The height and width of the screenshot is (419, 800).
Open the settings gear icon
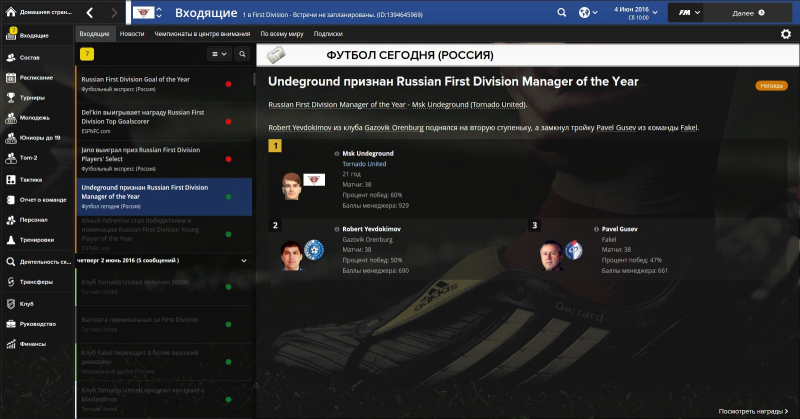pyautogui.click(x=785, y=34)
